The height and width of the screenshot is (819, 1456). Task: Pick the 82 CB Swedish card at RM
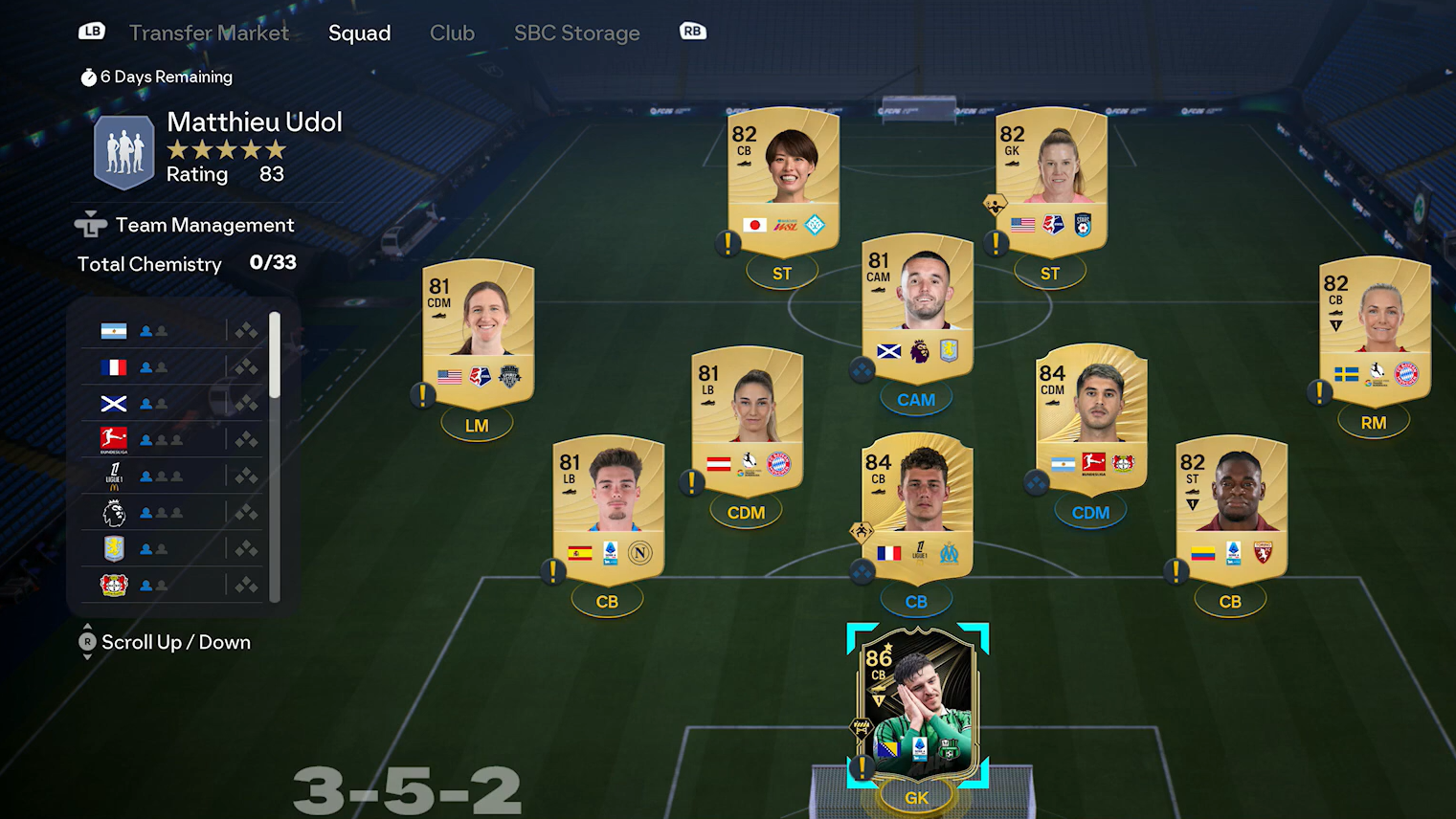point(1374,330)
